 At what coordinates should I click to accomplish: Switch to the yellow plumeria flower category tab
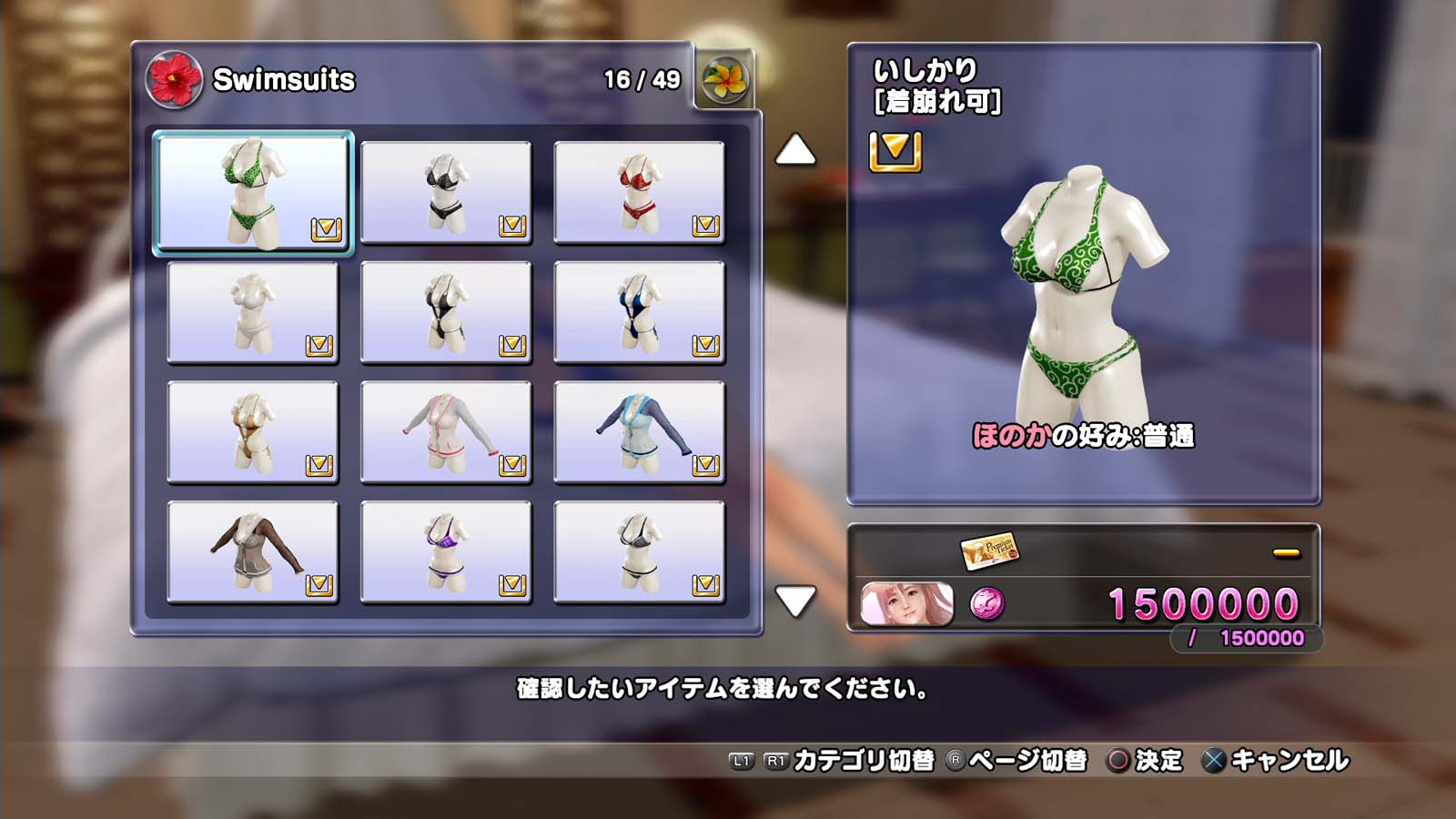pos(725,79)
